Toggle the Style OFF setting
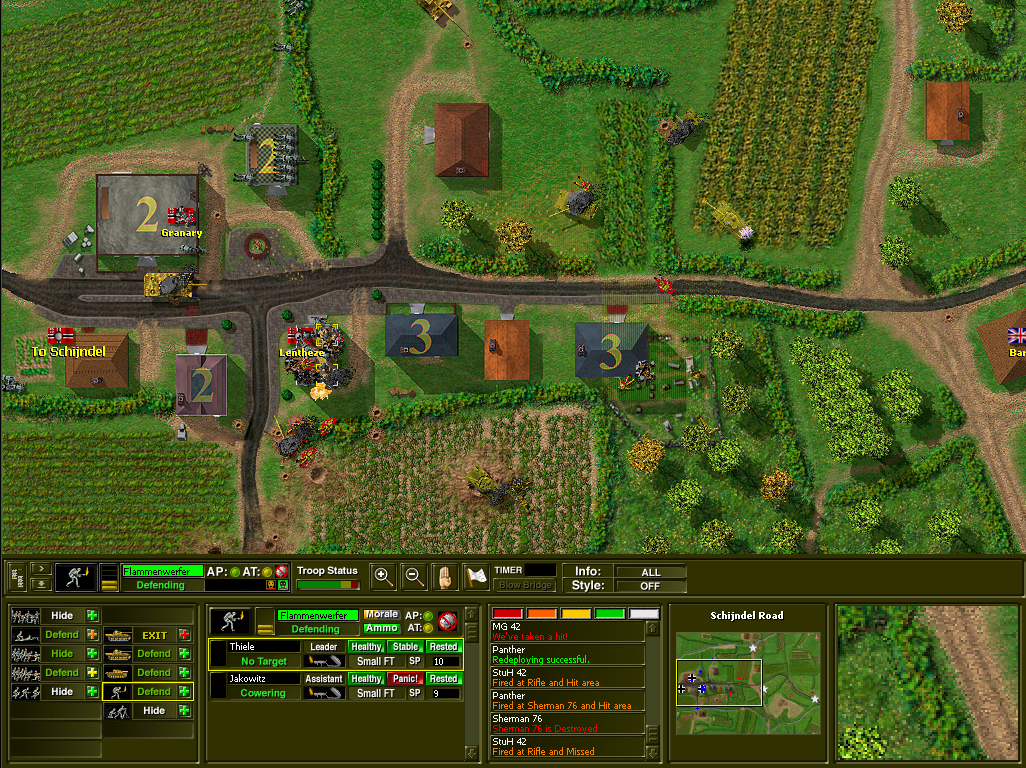 [x=650, y=586]
